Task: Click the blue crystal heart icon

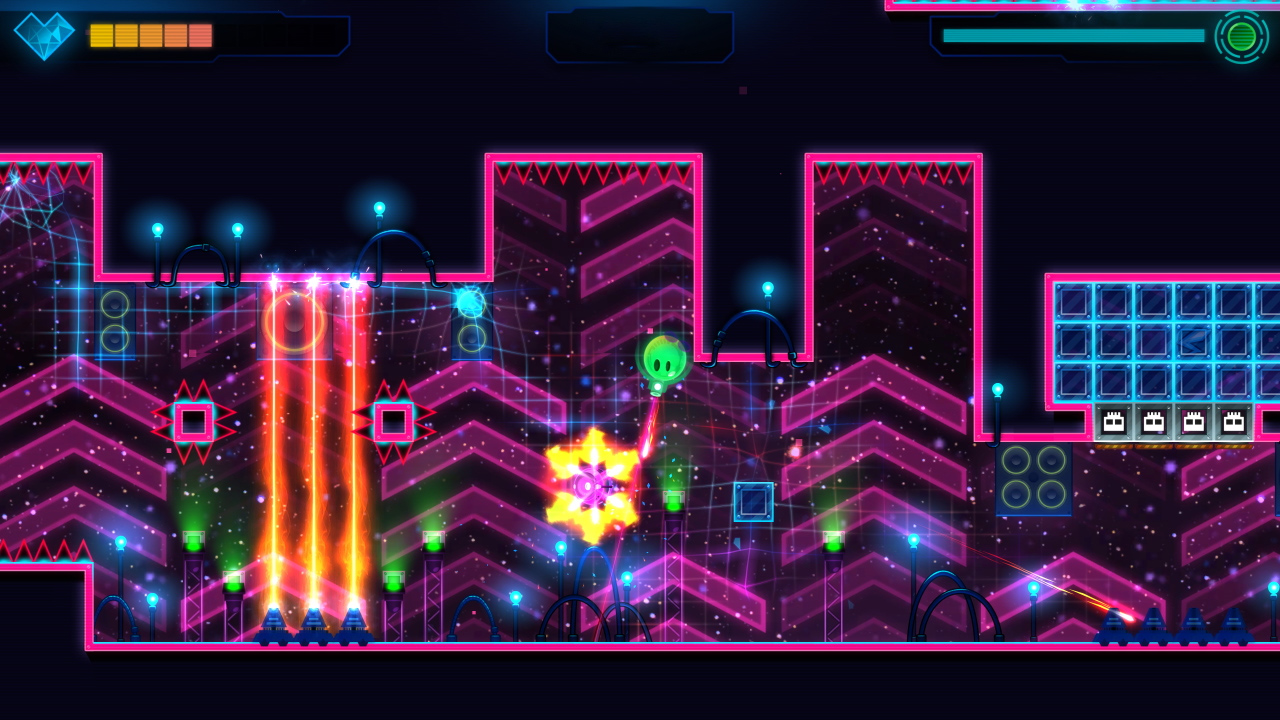Action: [x=42, y=35]
